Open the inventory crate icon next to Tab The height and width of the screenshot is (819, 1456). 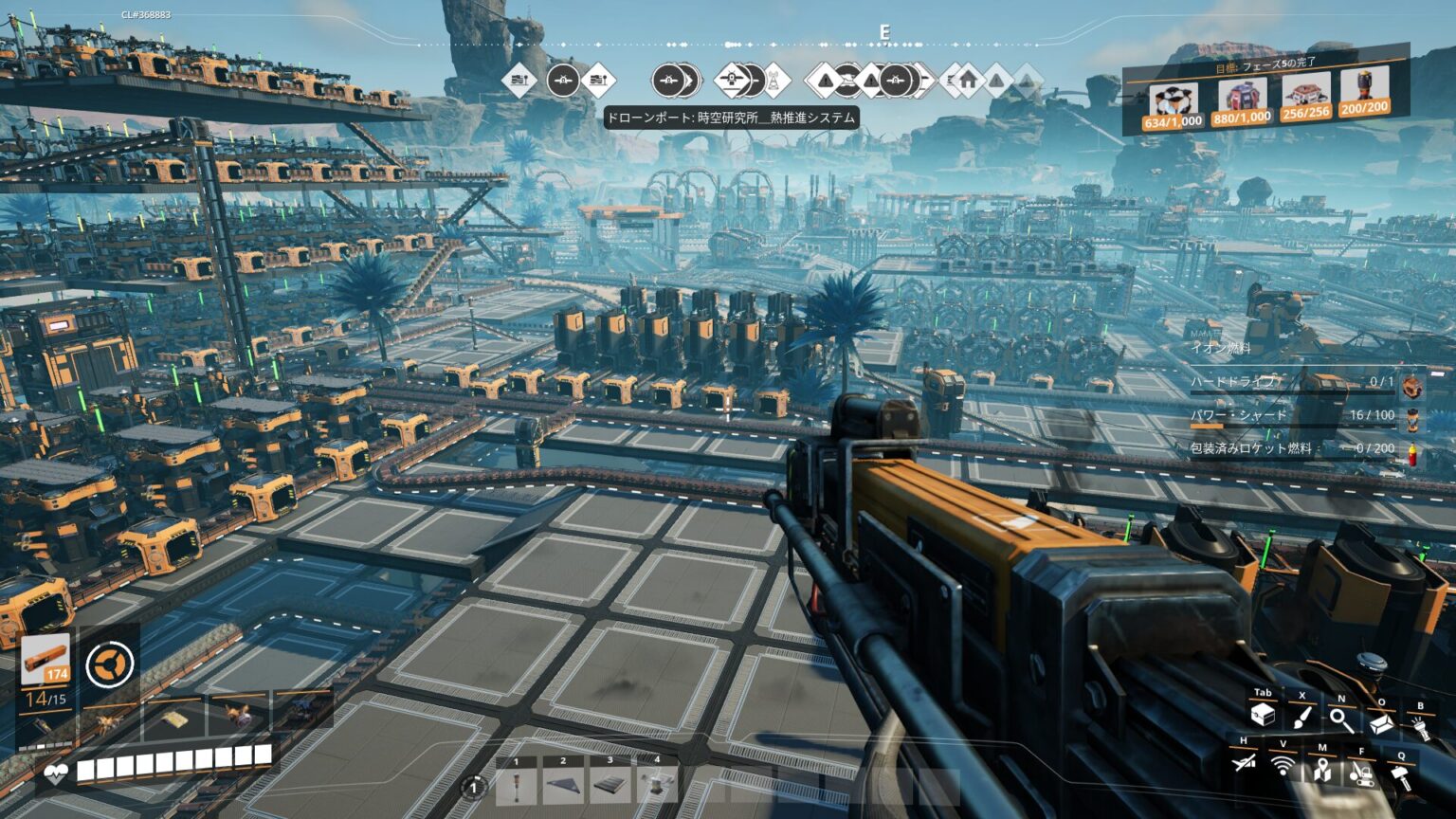(x=1263, y=716)
